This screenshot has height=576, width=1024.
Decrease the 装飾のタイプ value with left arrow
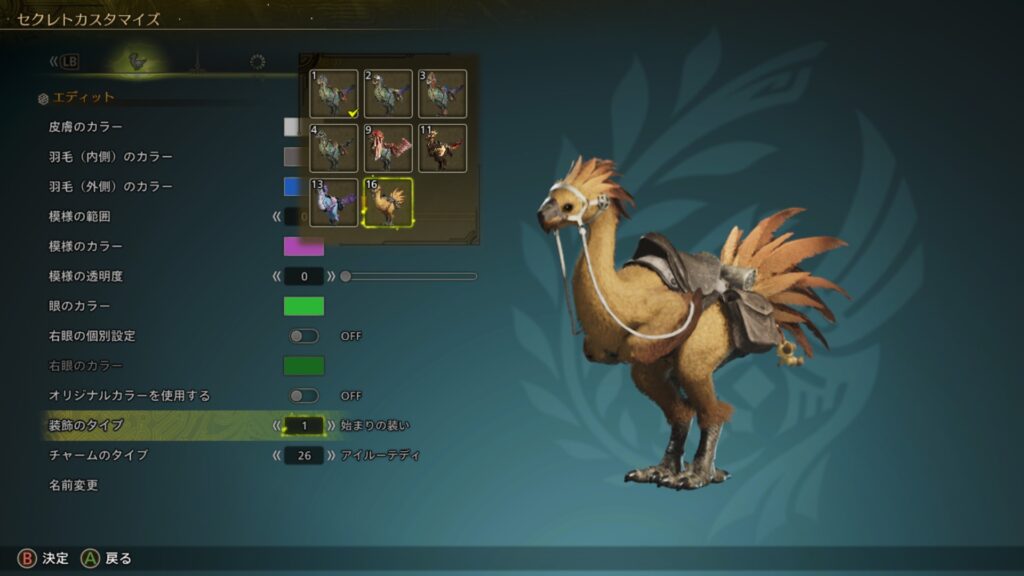(x=277, y=426)
